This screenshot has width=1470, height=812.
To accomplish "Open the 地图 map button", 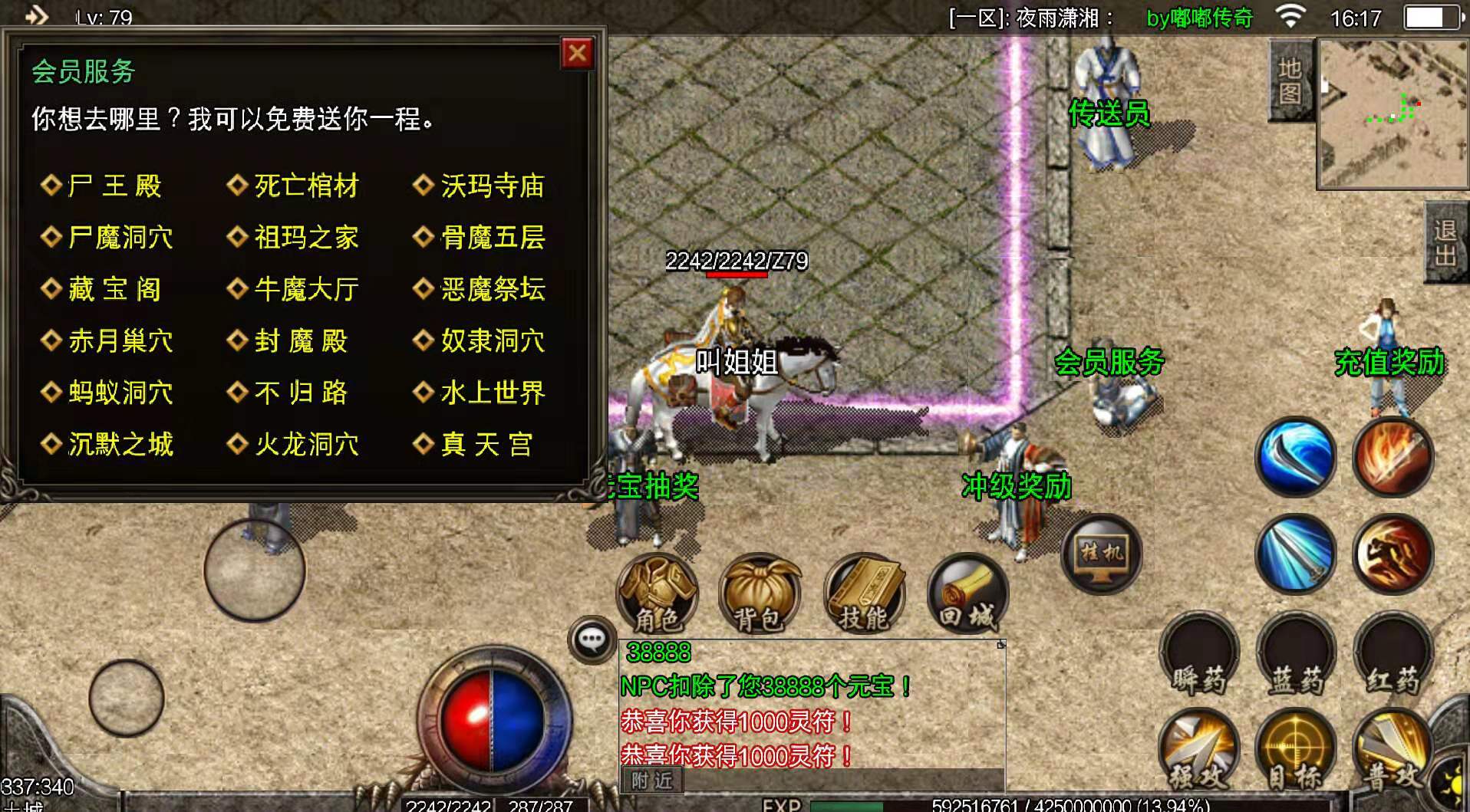I will click(1290, 81).
